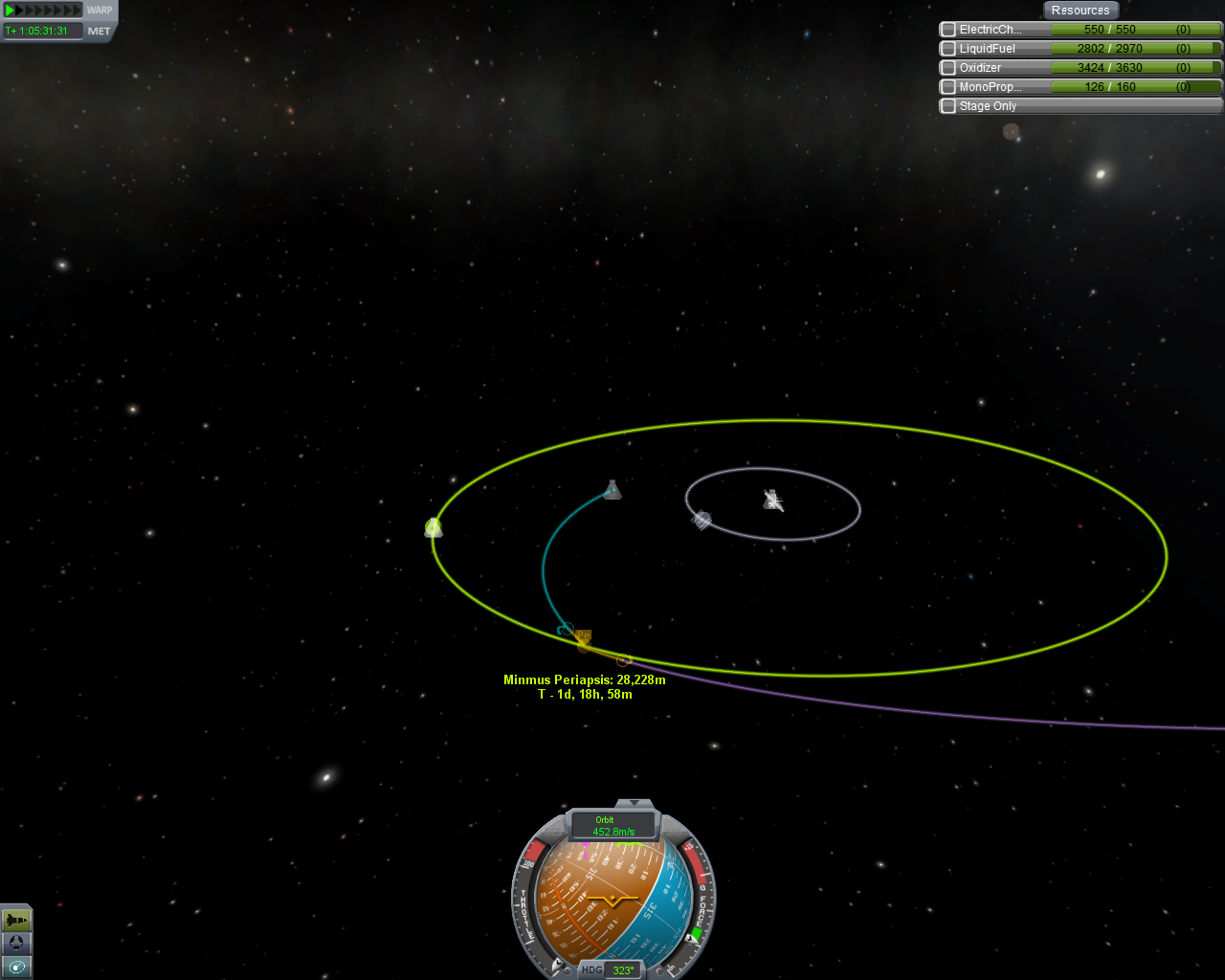
Task: Check the Oxidizer resource box
Action: [x=948, y=68]
